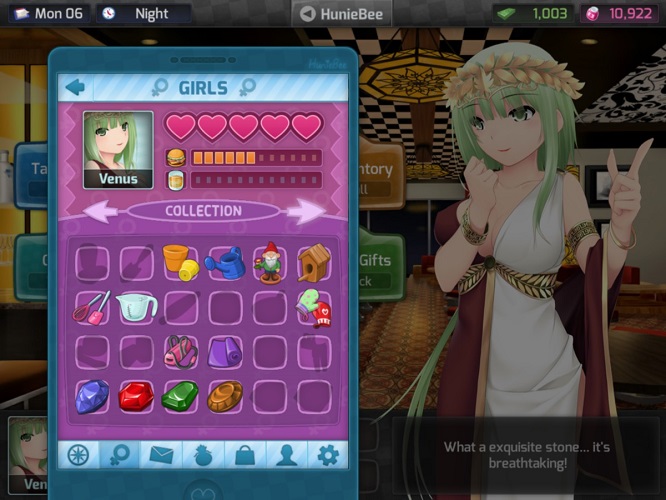Select Venus's portrait thumbnail
Viewport: 666px width, 500px height.
click(118, 150)
